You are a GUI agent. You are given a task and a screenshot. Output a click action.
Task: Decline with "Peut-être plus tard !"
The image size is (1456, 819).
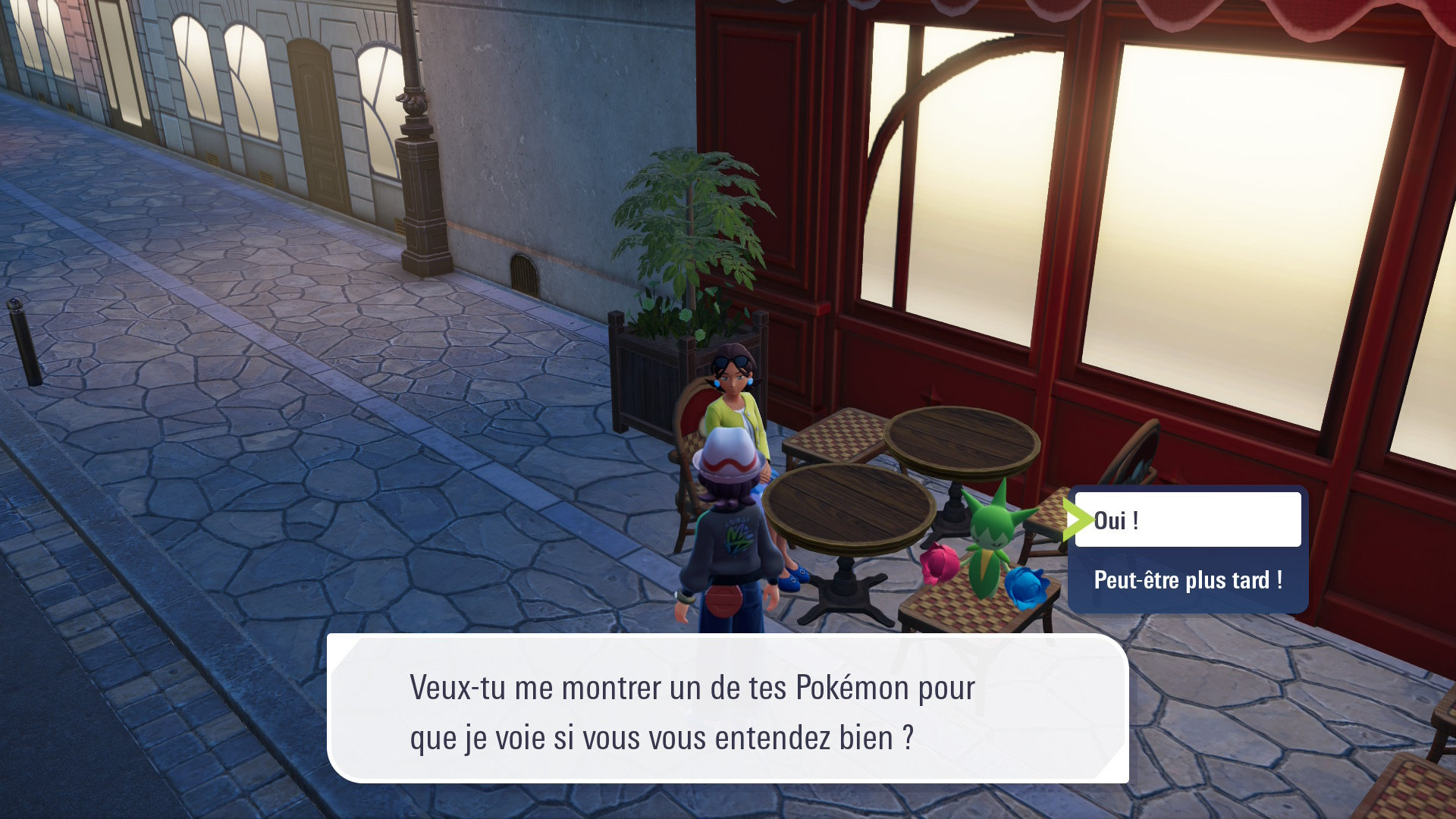point(1188,580)
